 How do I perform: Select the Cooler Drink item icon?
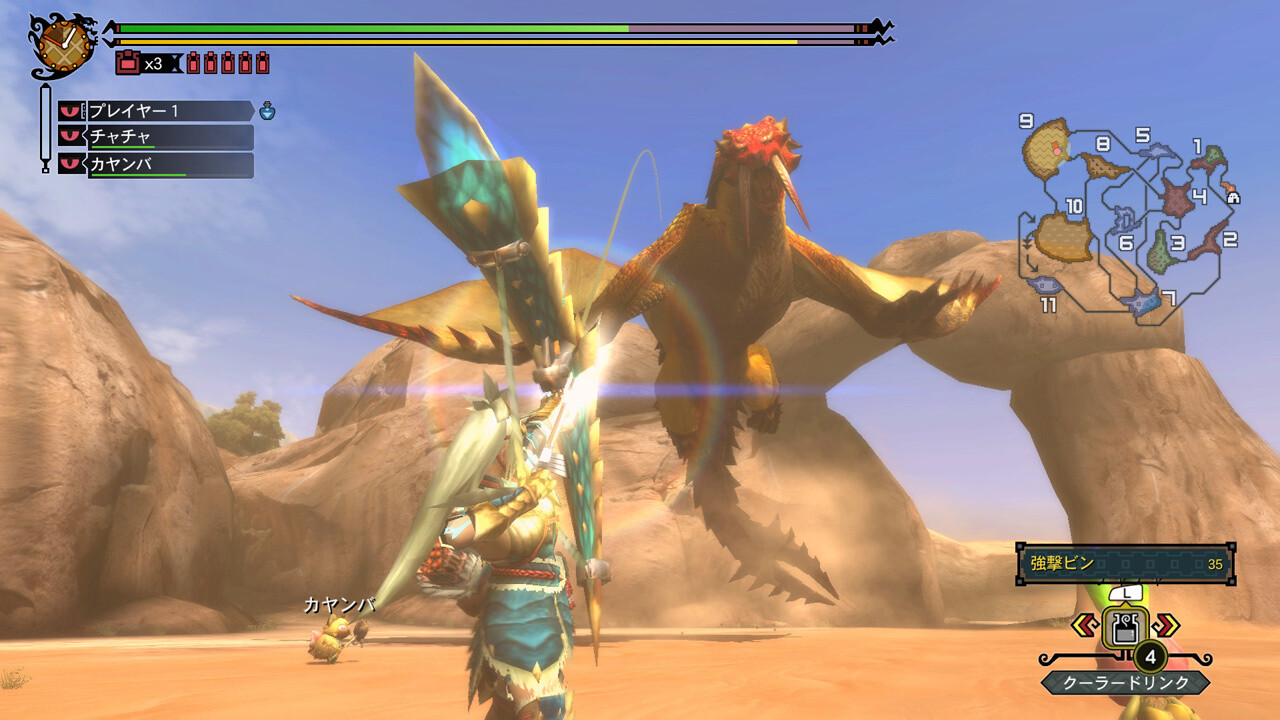(x=1127, y=628)
